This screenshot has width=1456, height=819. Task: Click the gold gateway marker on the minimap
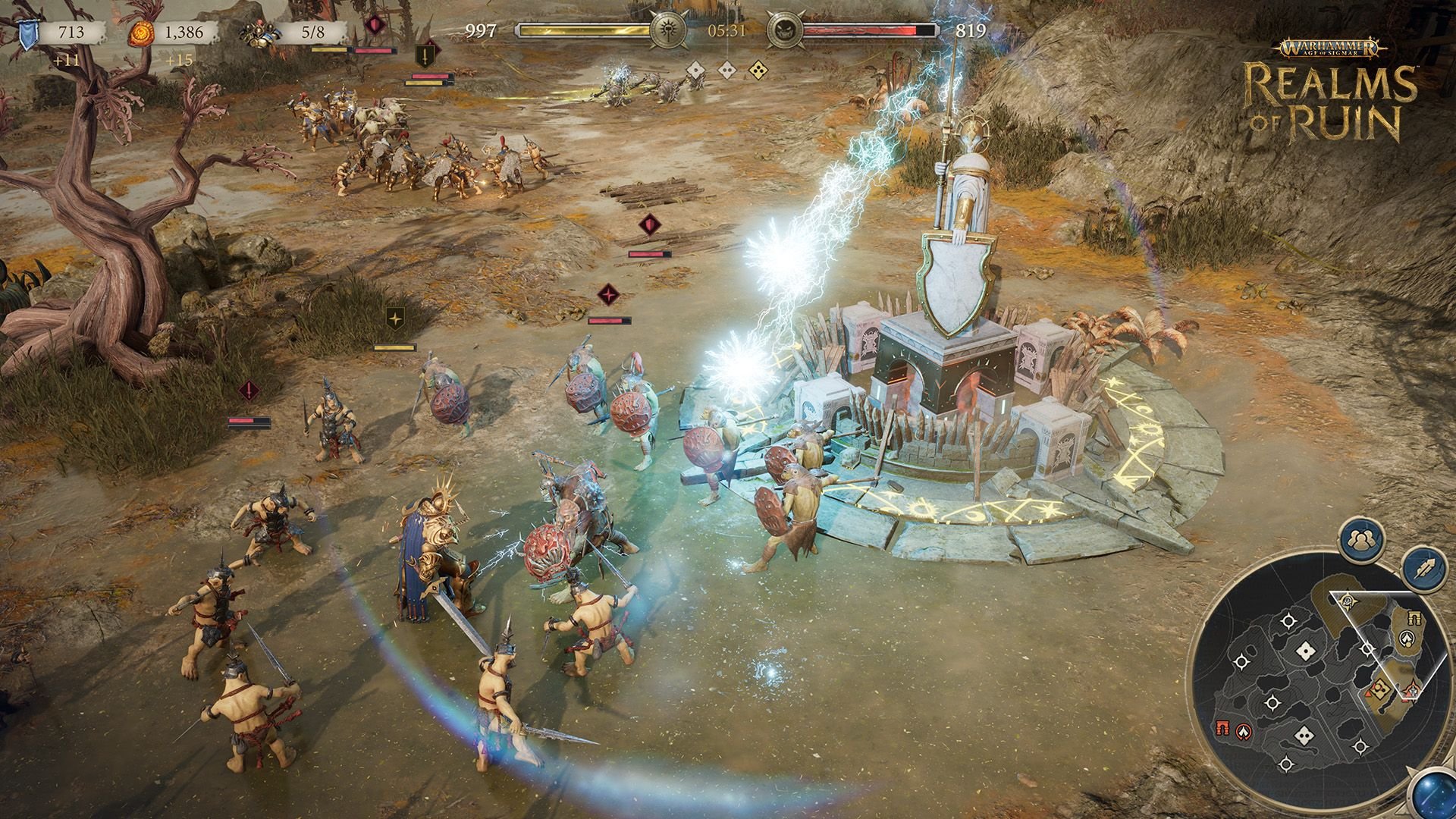pos(1414,617)
